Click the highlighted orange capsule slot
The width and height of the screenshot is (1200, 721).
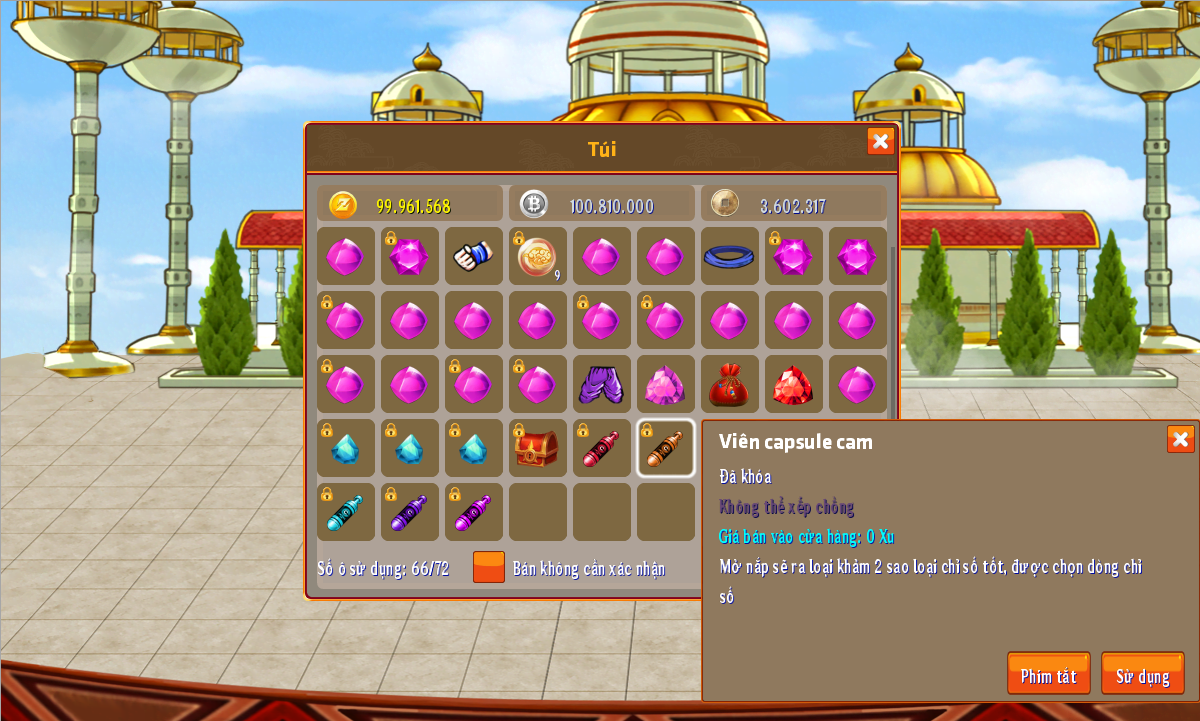(x=666, y=448)
